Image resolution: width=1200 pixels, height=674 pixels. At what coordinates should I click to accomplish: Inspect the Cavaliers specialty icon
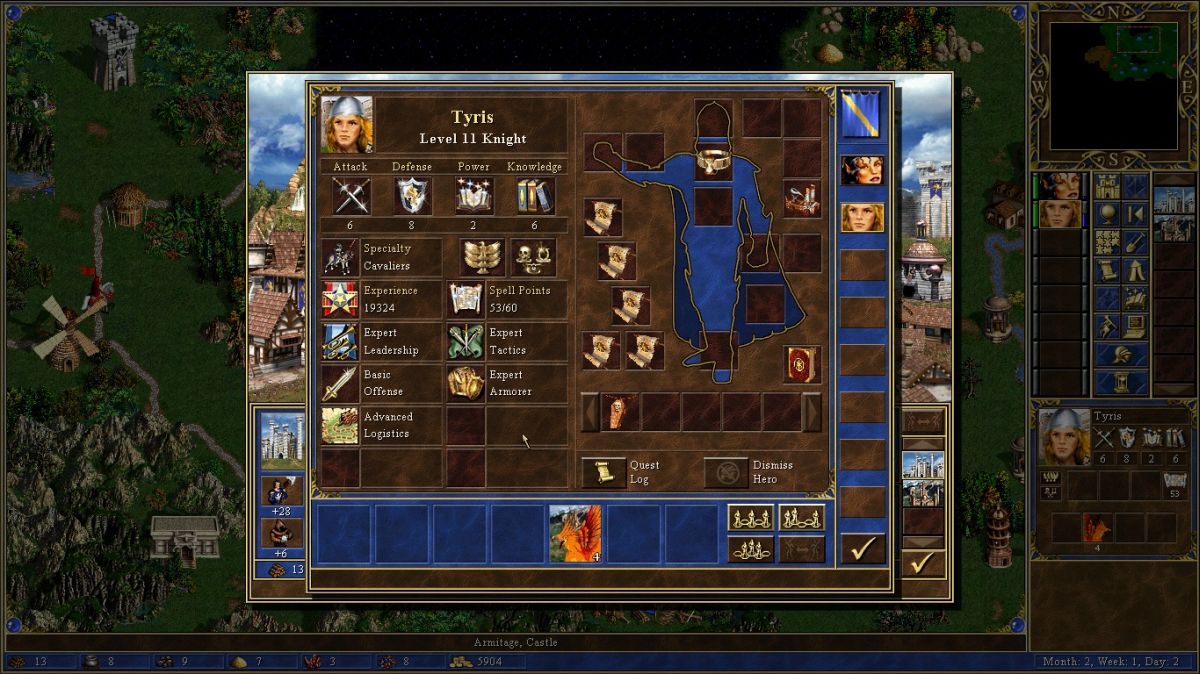[340, 257]
